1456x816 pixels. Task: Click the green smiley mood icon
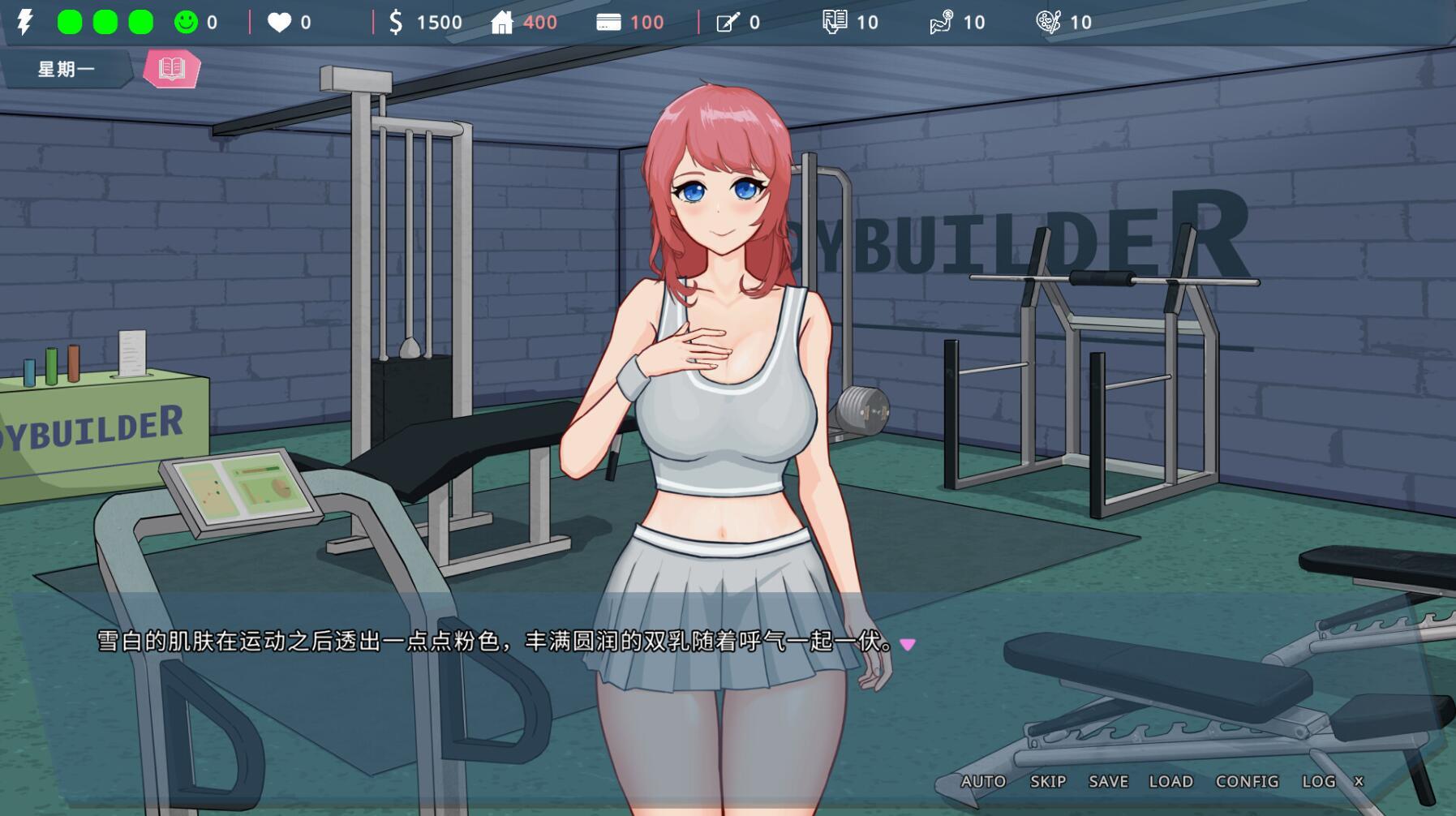(x=185, y=22)
